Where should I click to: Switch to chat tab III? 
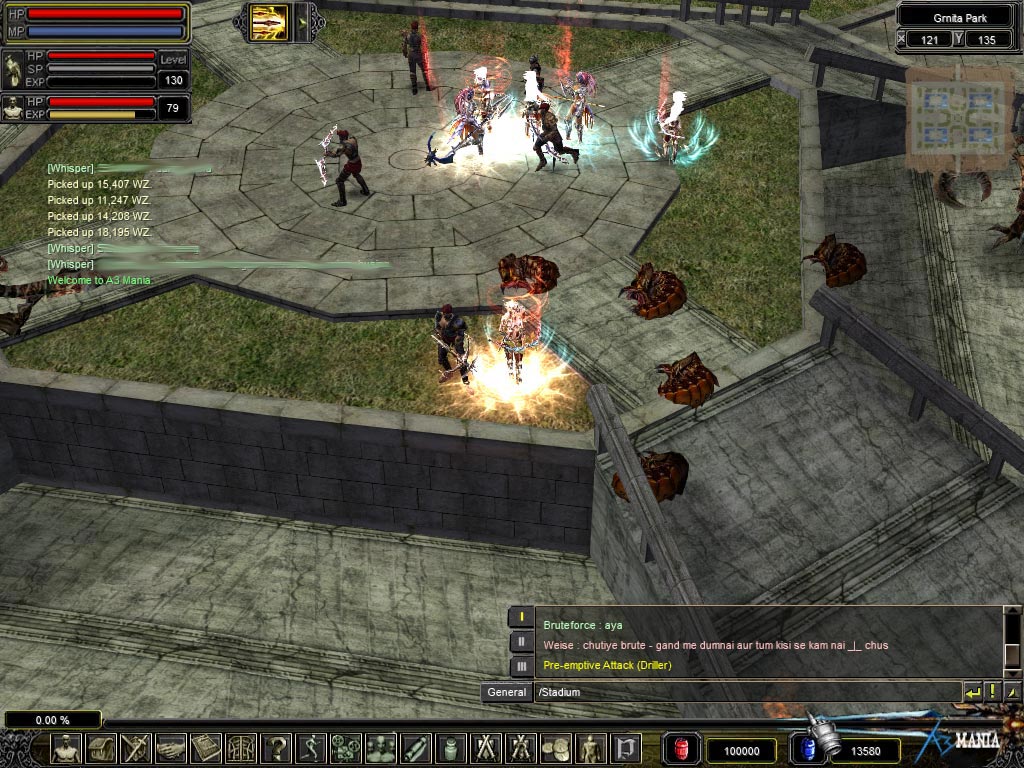pos(521,665)
